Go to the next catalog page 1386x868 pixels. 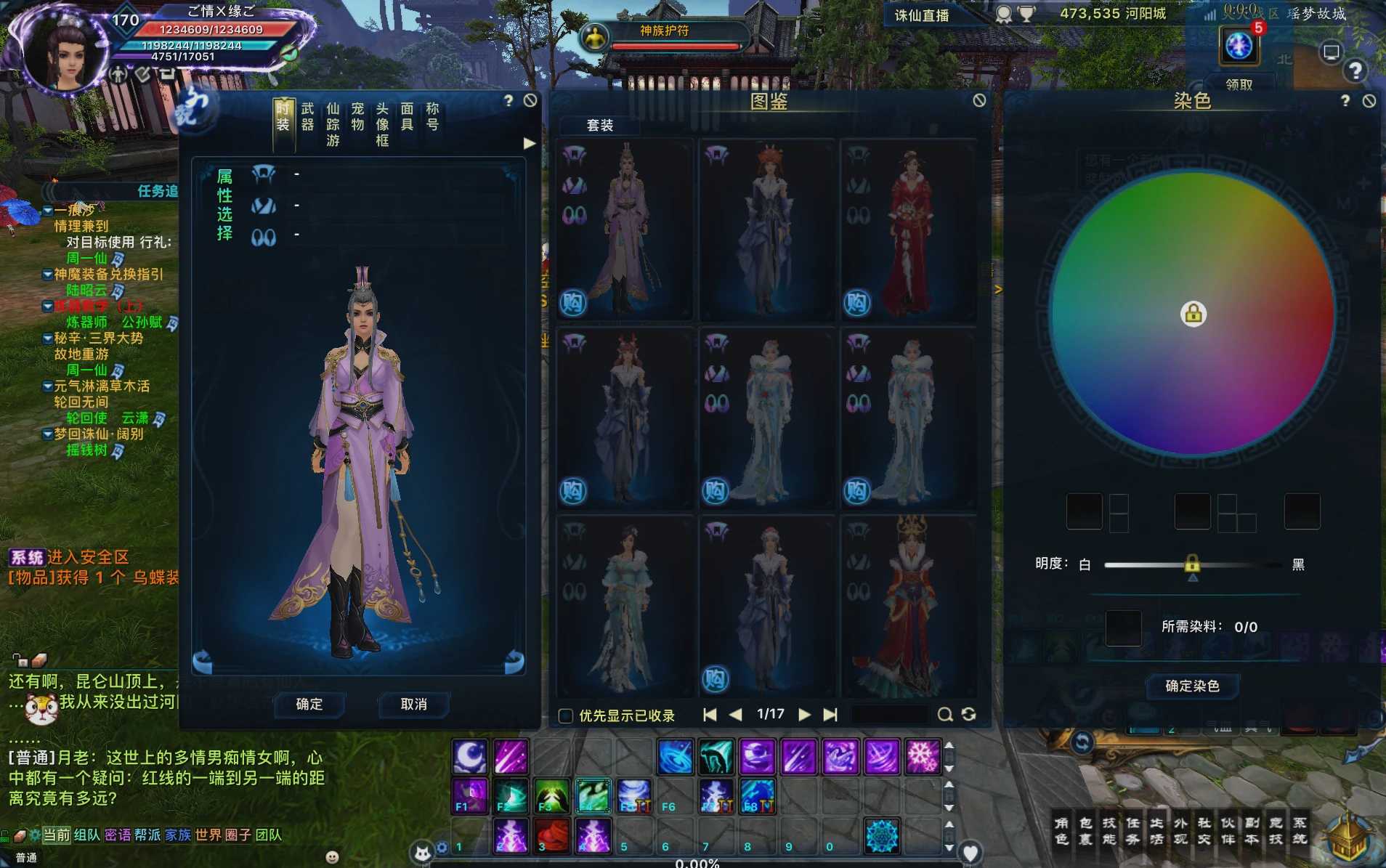tap(804, 715)
